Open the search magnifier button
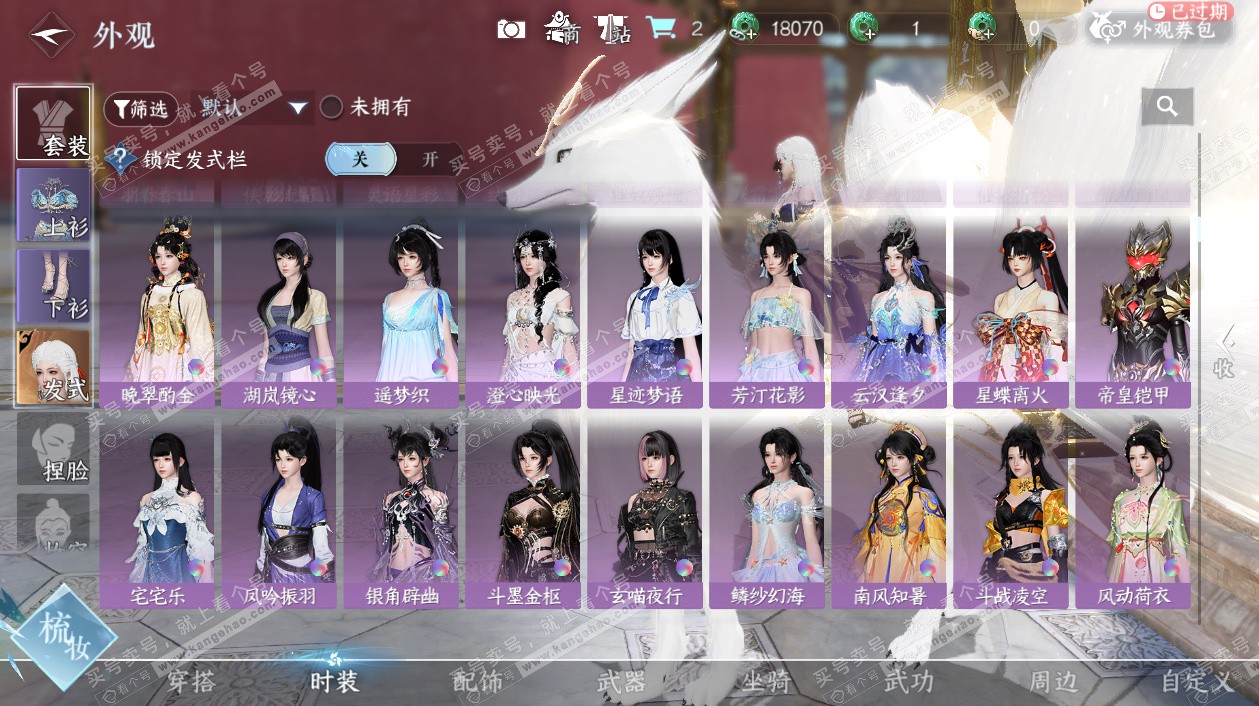The width and height of the screenshot is (1259, 706). (x=1167, y=106)
